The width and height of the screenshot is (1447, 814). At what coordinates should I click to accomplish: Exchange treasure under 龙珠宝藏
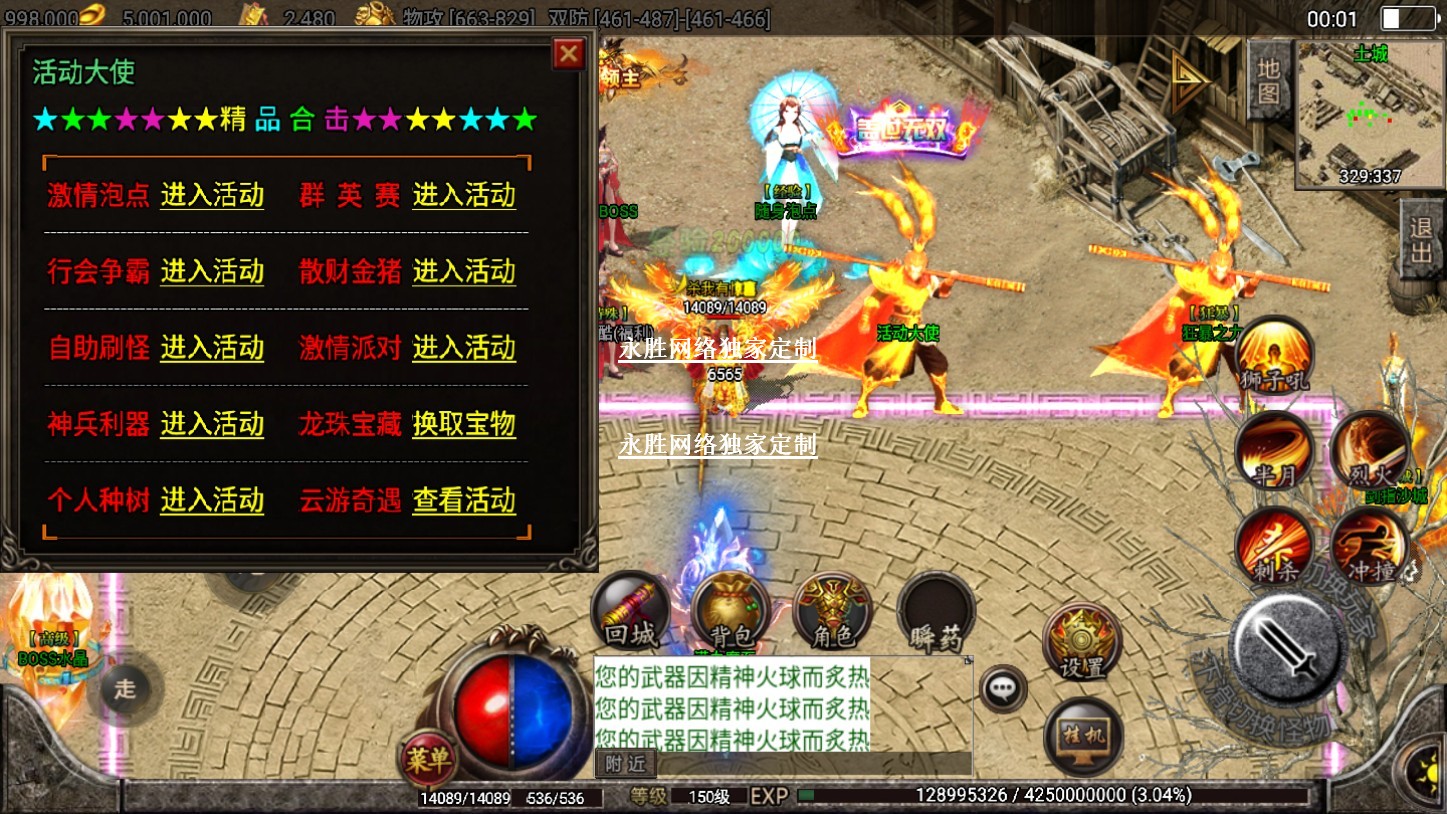(x=464, y=424)
